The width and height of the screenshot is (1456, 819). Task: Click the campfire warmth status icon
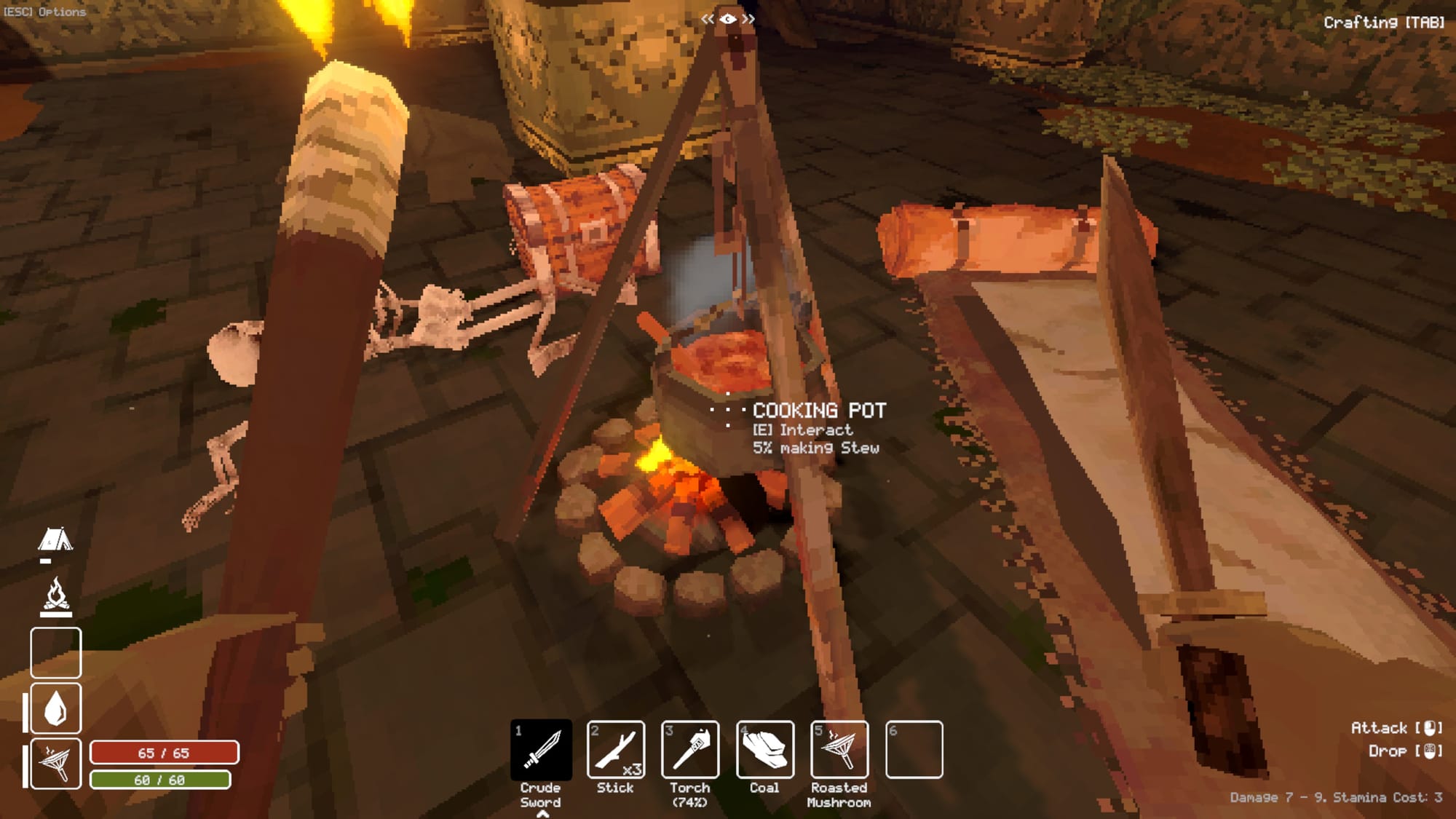56,596
